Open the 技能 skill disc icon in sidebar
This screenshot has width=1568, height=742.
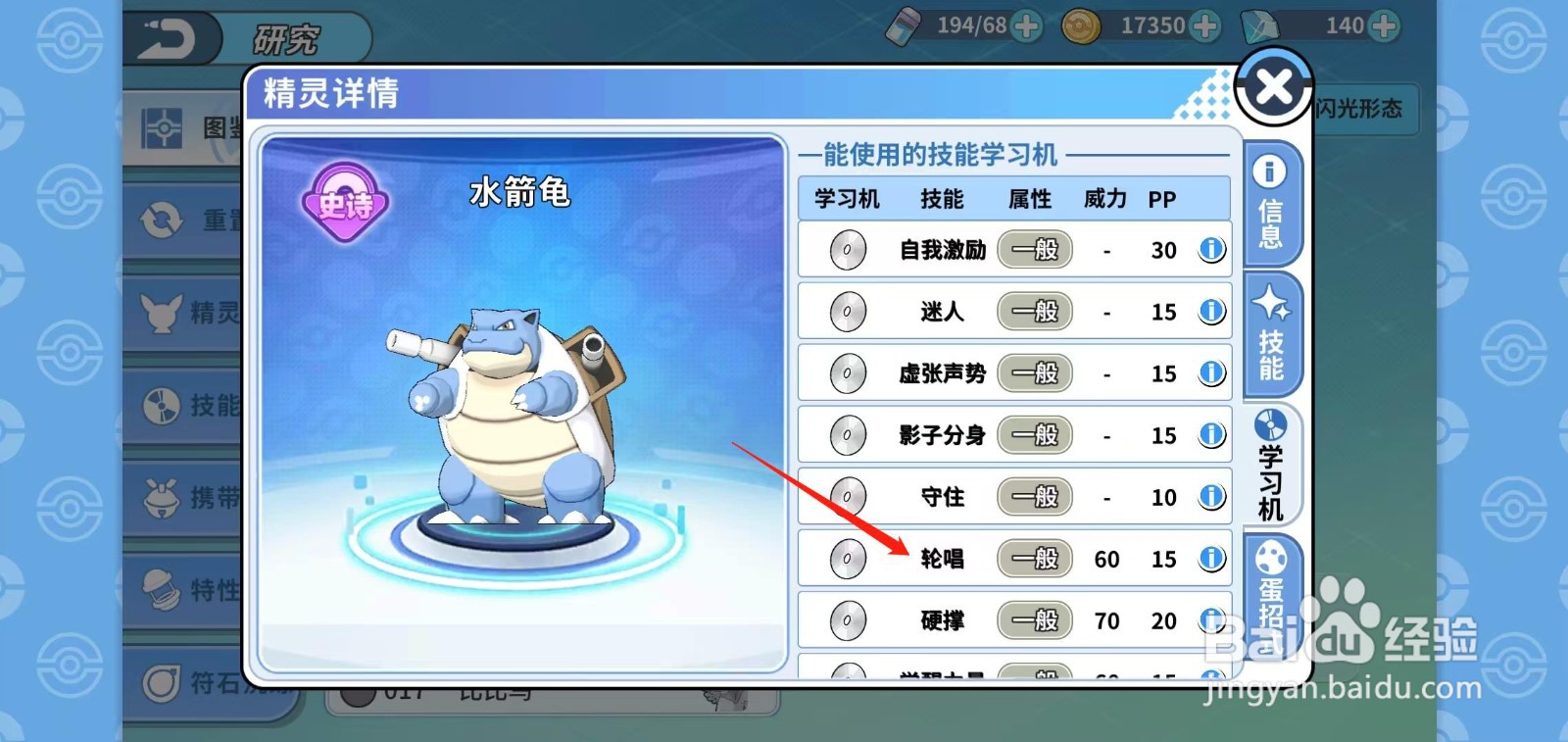(162, 405)
